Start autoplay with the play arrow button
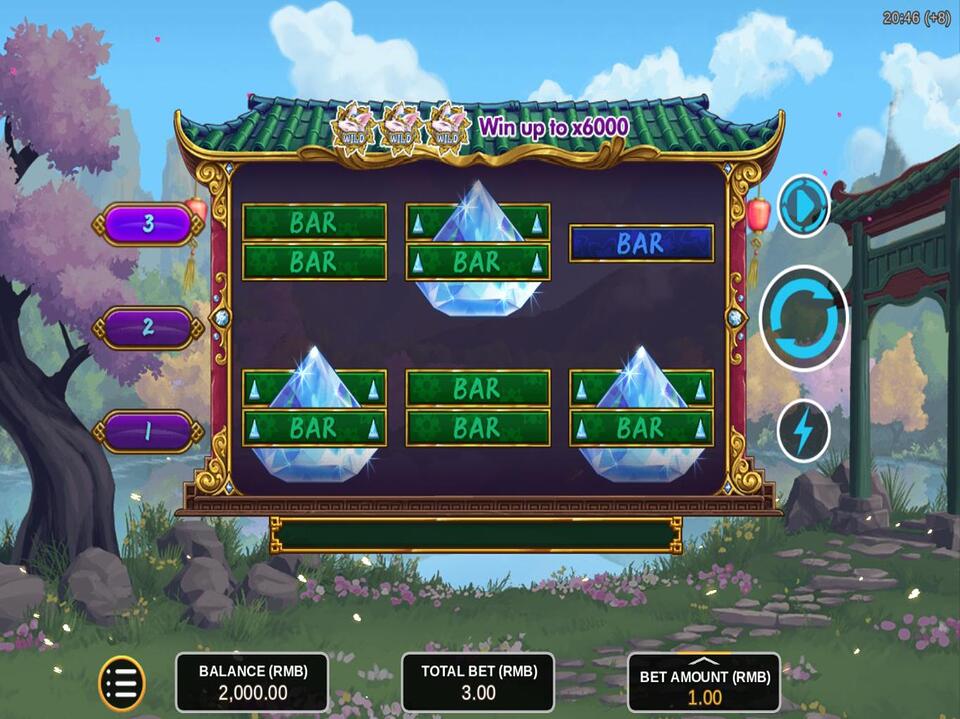Screen dimensions: 960x719 click(x=803, y=206)
